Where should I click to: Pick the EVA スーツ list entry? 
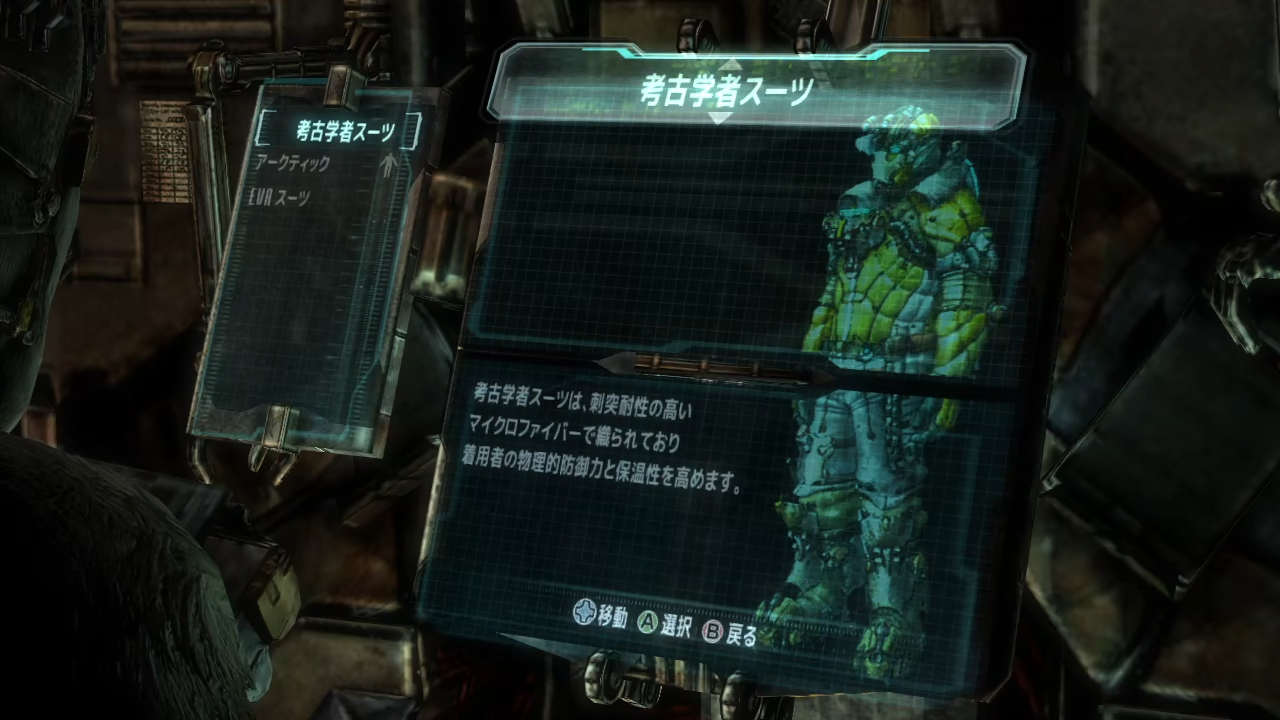point(279,198)
